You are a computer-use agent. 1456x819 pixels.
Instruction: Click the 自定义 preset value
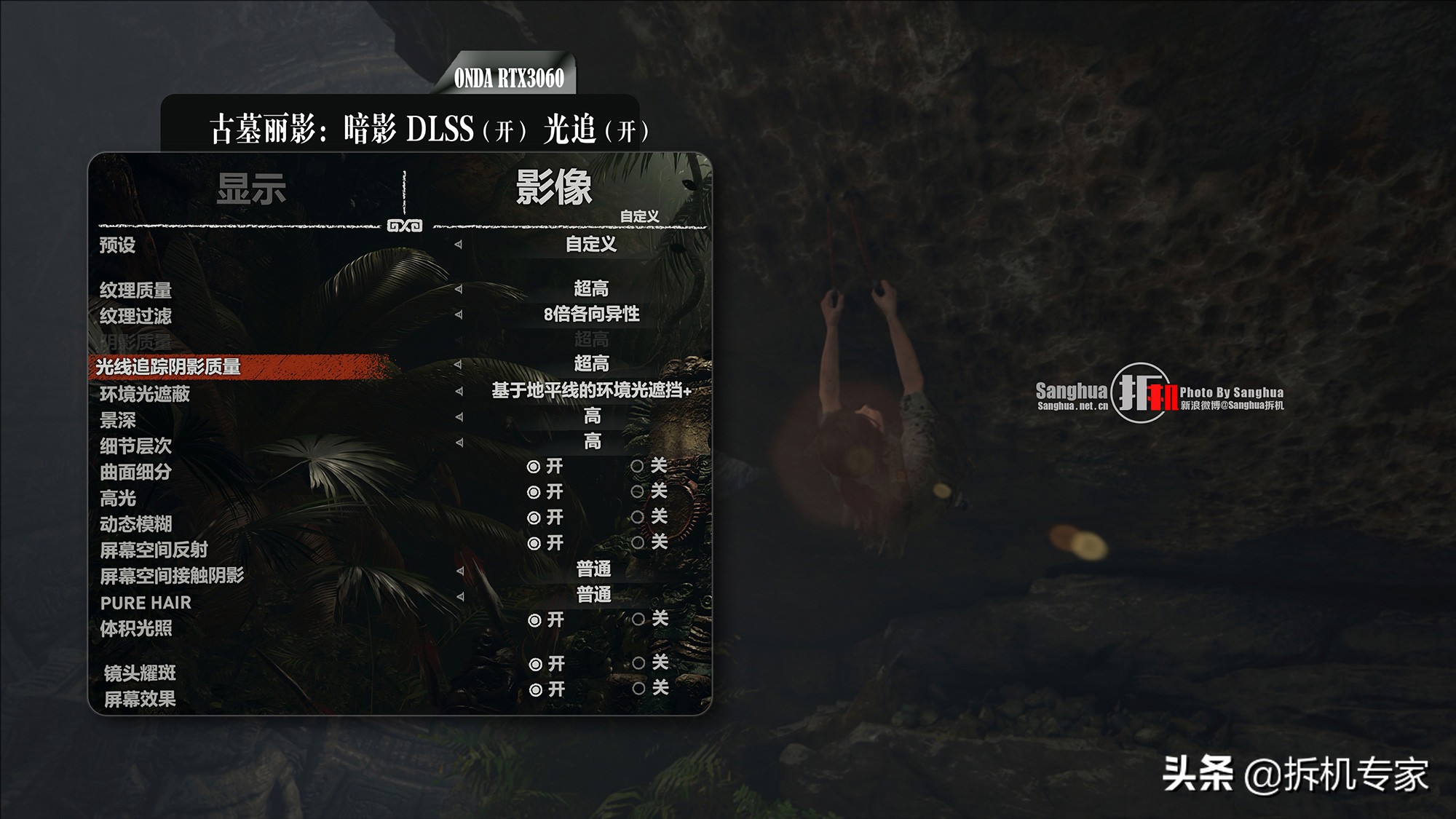pos(591,245)
